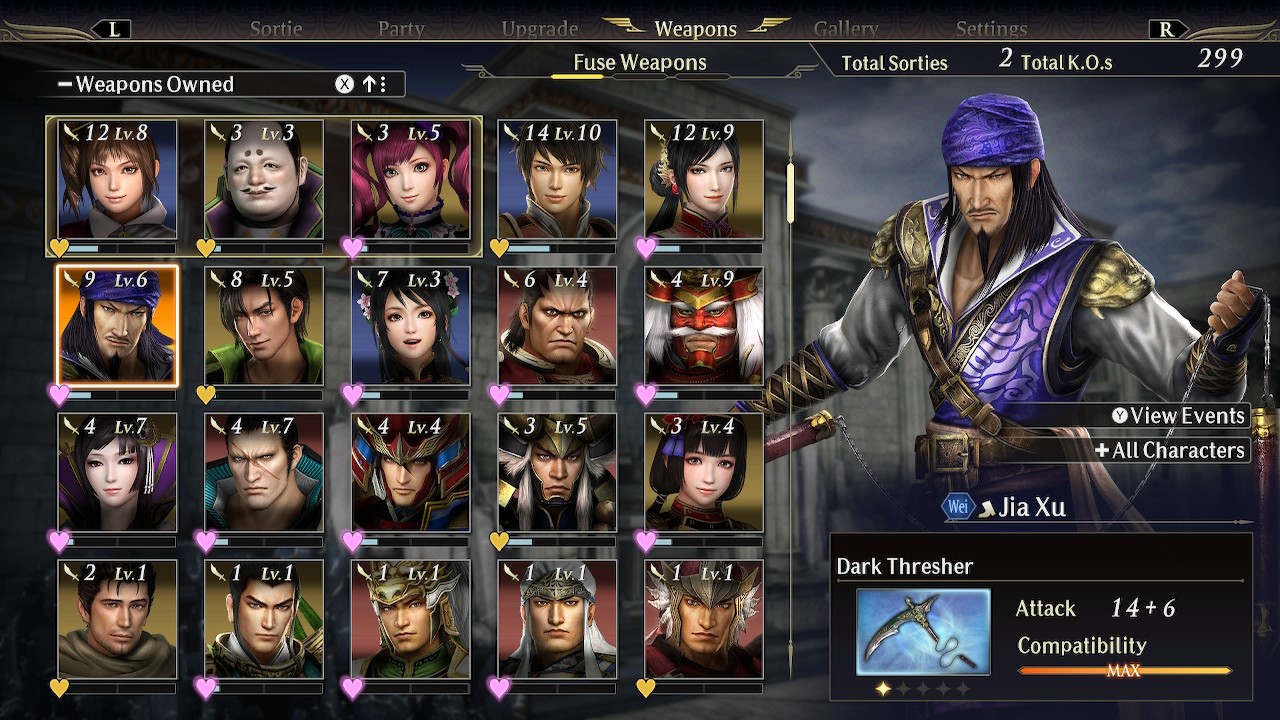Screen dimensions: 1280x720
Task: Select the green-robed level 5 character
Action: click(264, 326)
